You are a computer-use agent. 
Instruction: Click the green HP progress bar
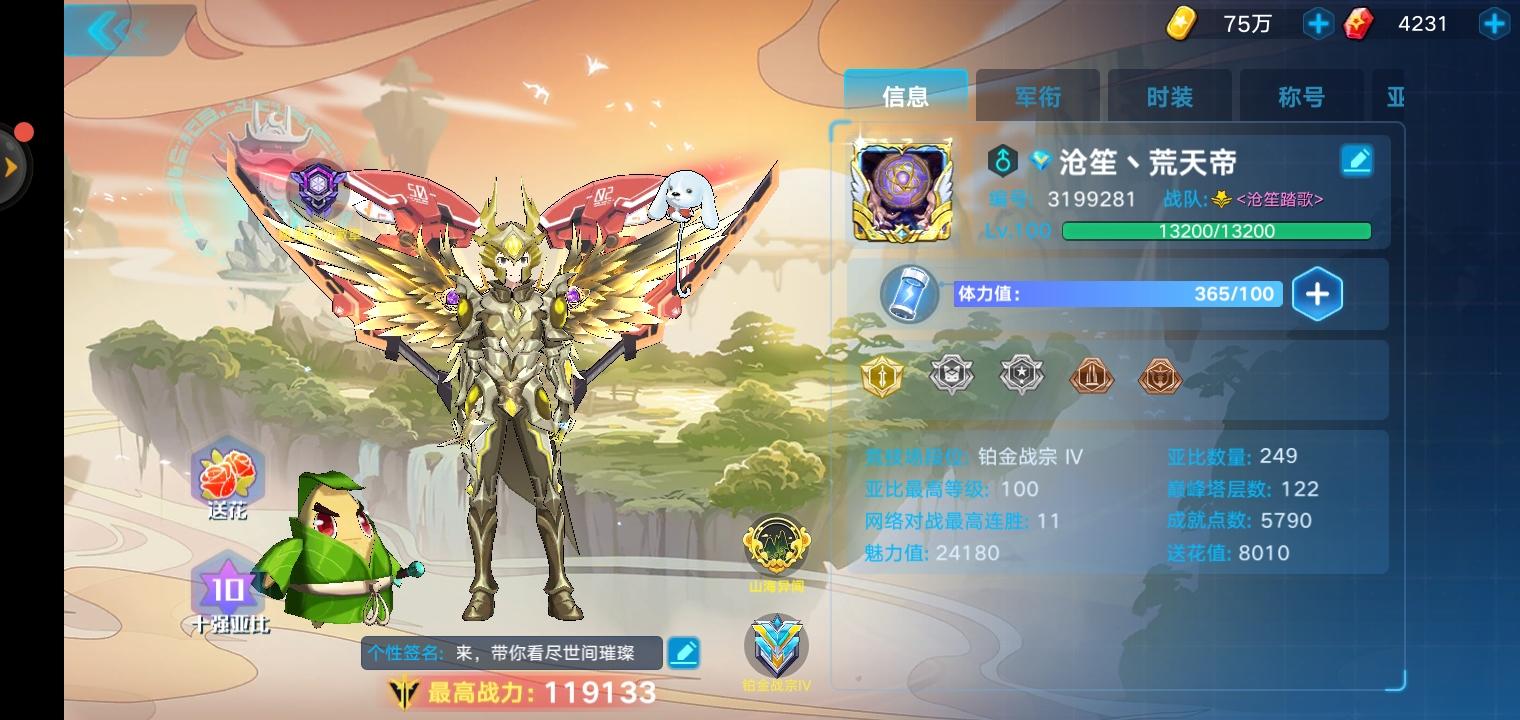[x=1217, y=230]
